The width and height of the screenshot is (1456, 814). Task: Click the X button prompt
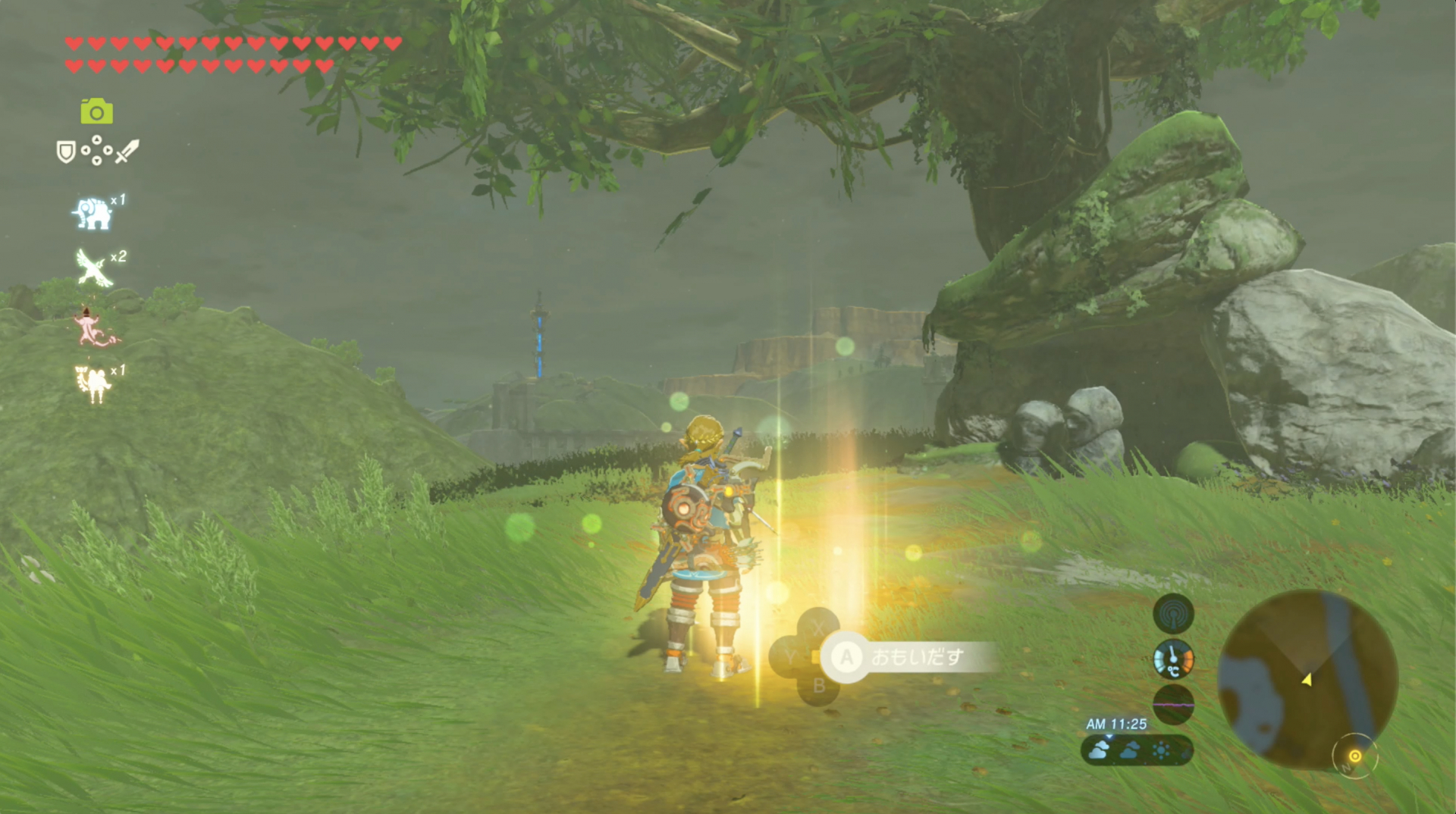tap(817, 628)
